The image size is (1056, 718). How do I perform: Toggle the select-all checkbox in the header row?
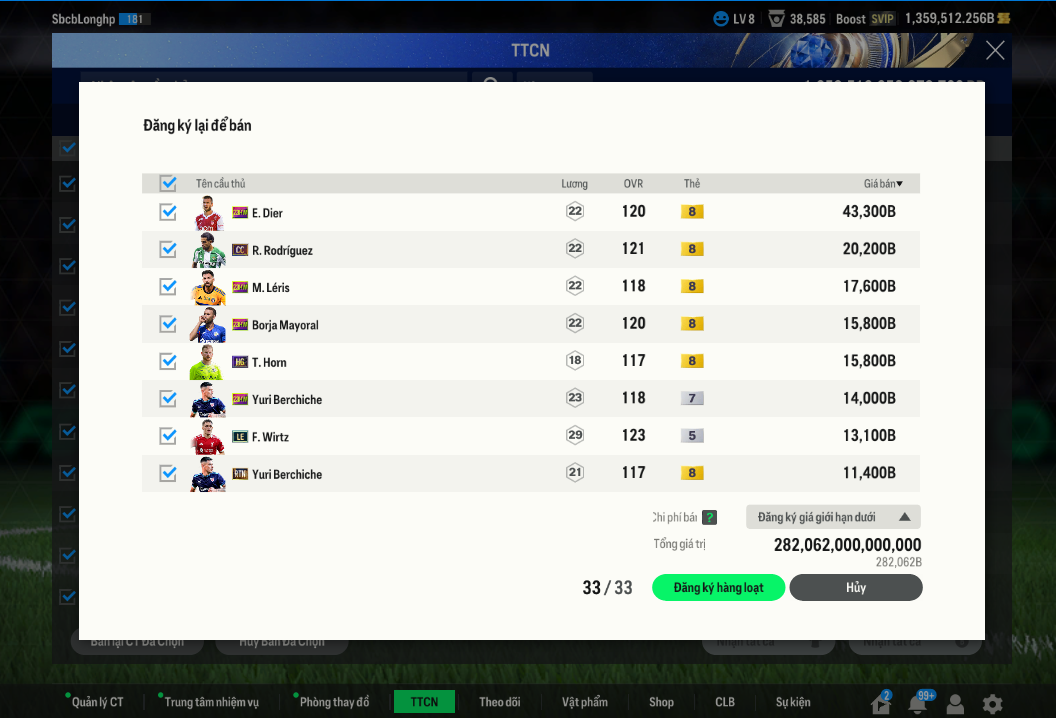168,183
